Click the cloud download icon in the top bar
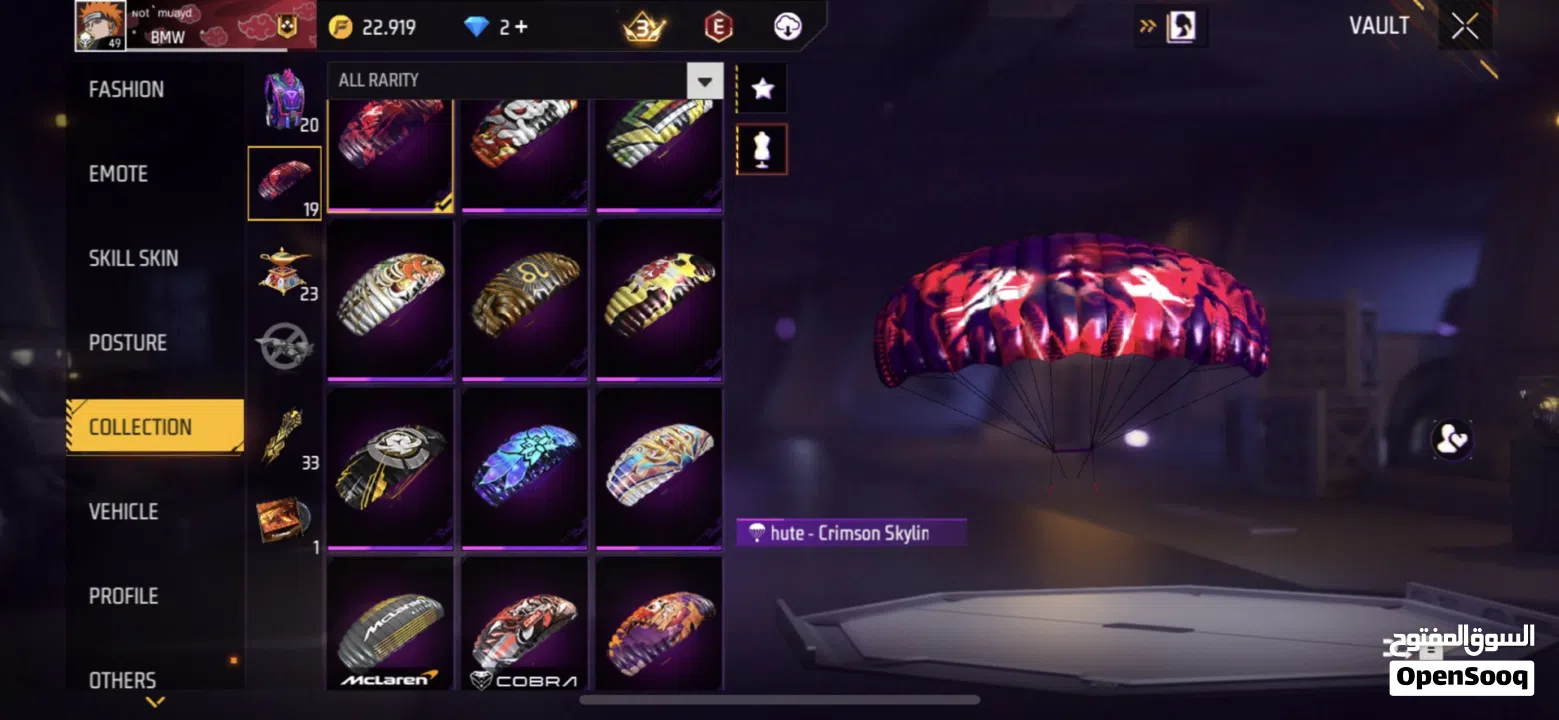 (787, 26)
